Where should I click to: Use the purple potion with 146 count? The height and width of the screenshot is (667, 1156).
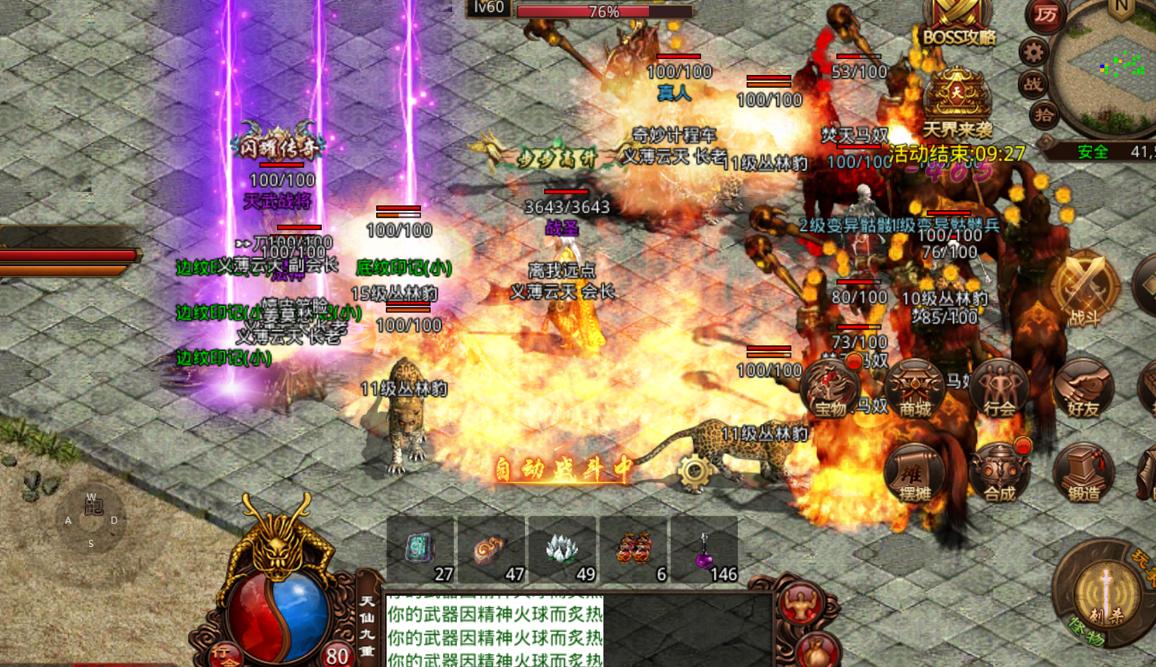[703, 549]
